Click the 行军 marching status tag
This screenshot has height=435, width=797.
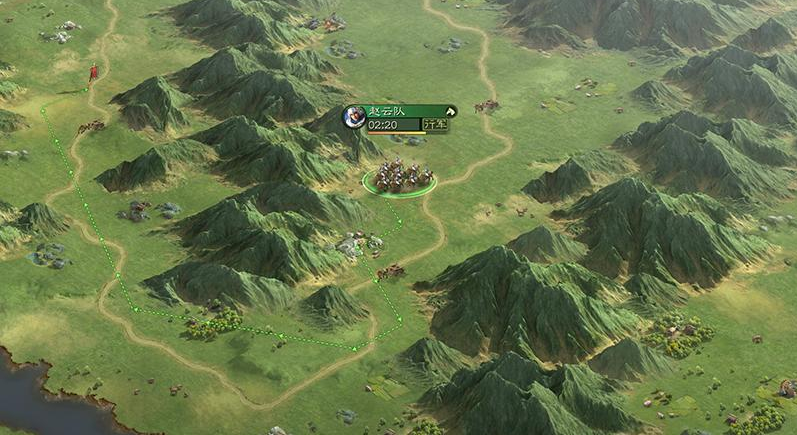435,125
